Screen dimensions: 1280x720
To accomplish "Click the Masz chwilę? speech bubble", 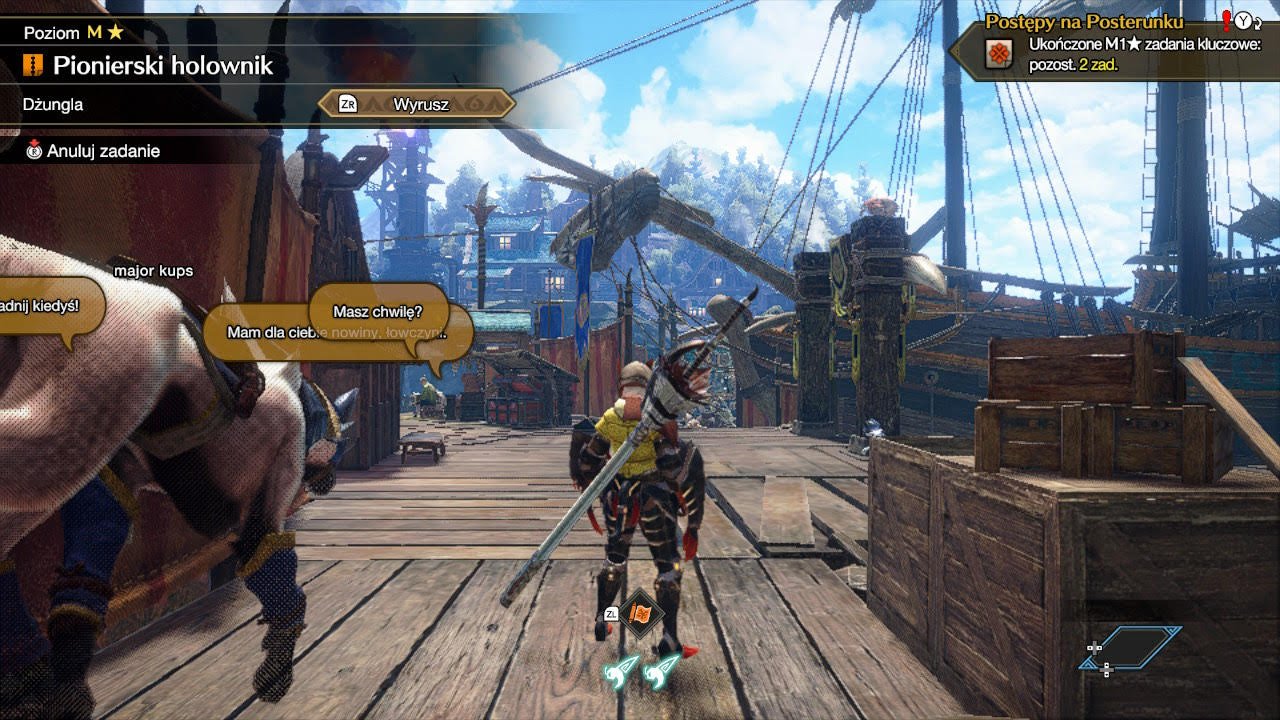I will click(377, 311).
